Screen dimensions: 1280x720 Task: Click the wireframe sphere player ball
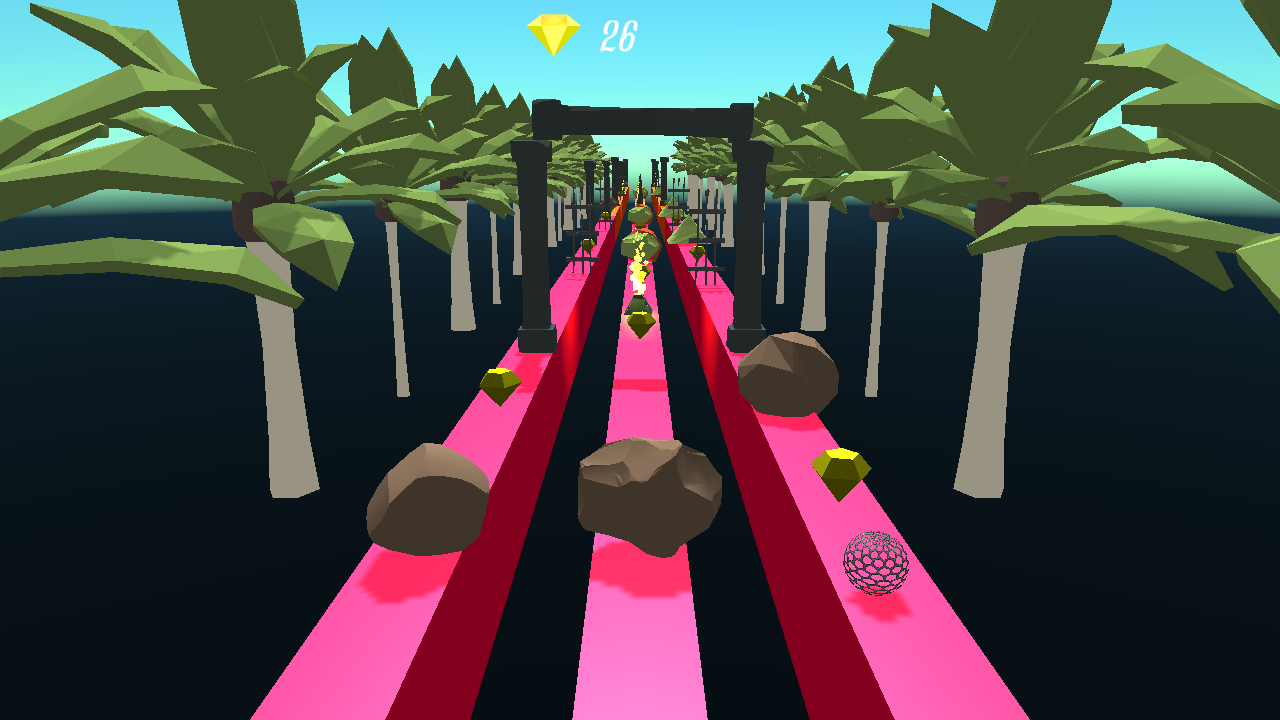tap(876, 565)
